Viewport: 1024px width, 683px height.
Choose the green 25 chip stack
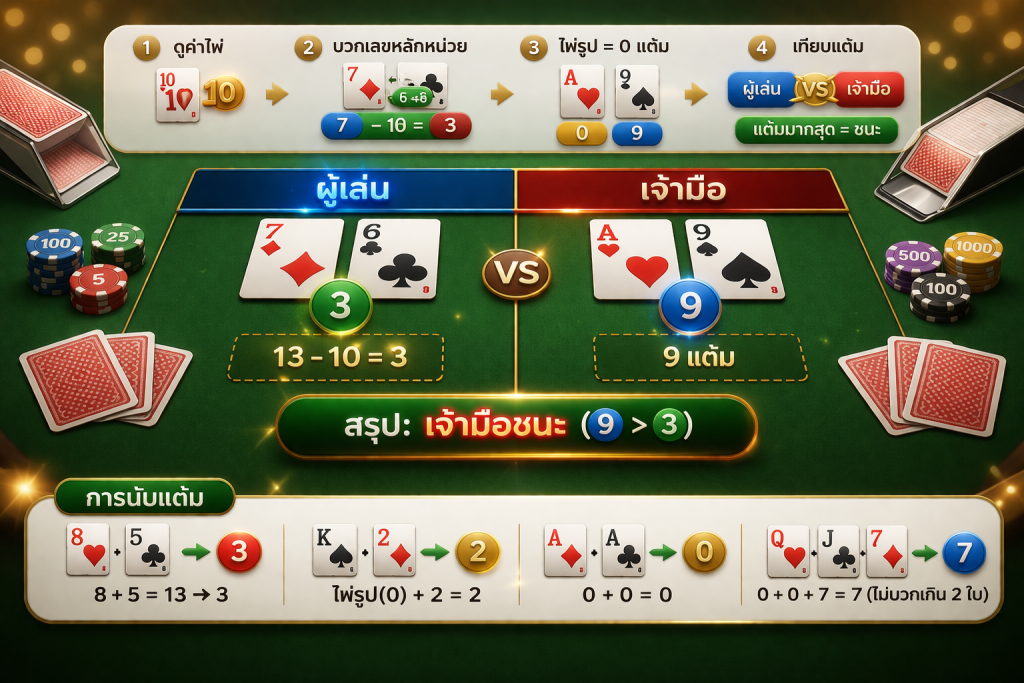click(118, 246)
